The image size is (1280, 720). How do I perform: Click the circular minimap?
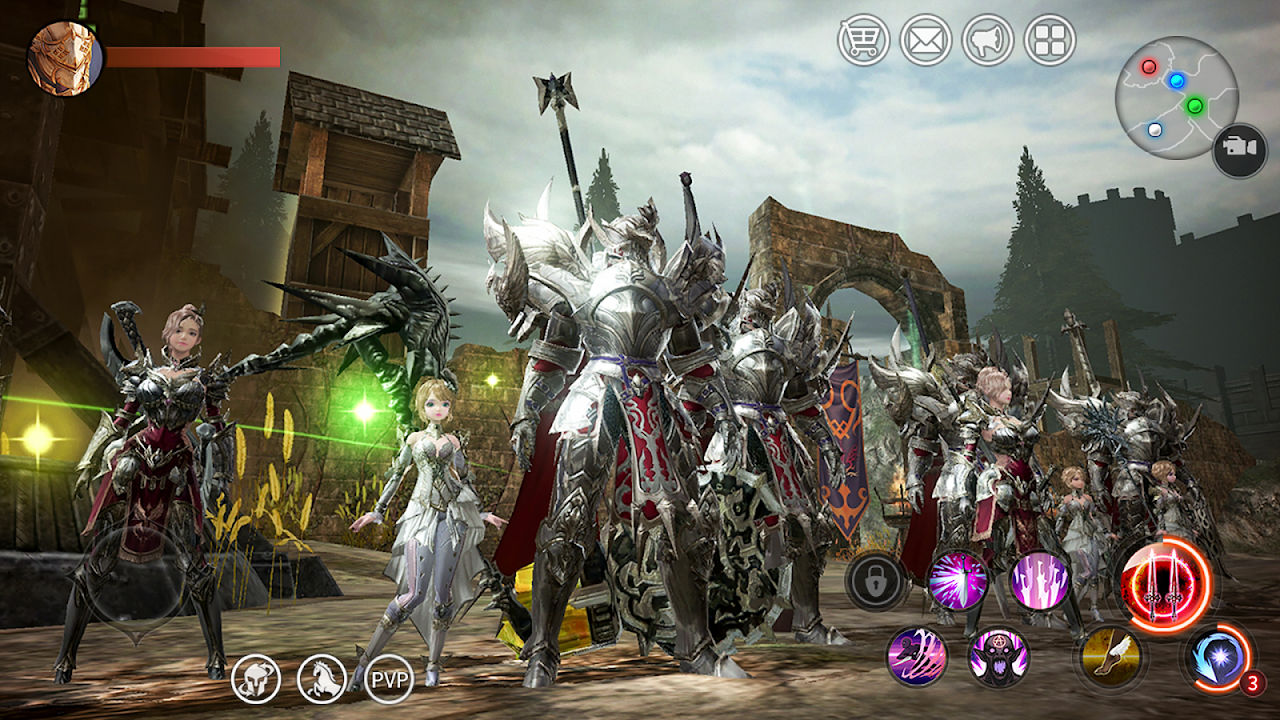[1176, 98]
